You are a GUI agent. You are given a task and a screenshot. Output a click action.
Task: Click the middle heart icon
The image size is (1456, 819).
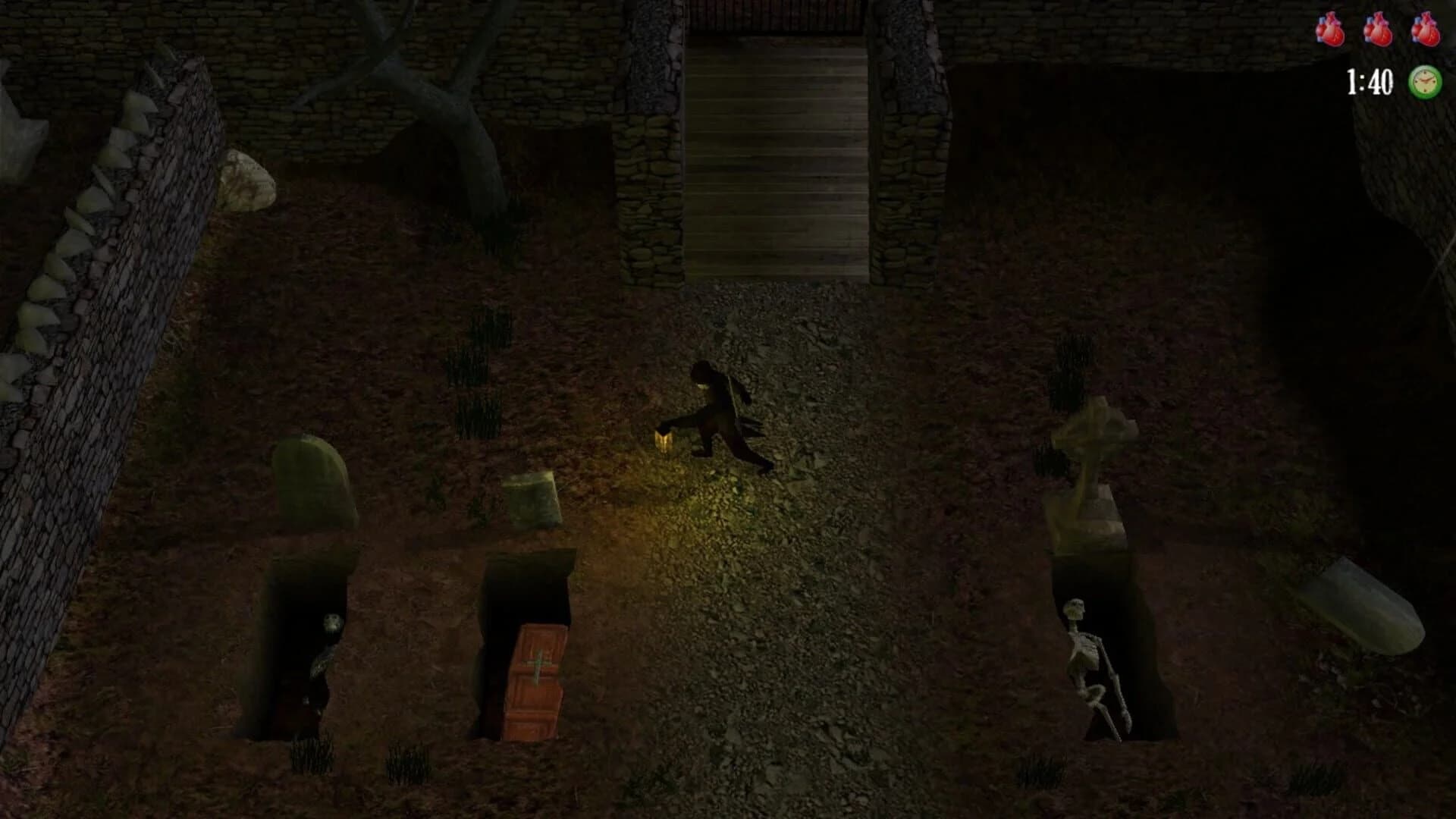click(x=1380, y=32)
